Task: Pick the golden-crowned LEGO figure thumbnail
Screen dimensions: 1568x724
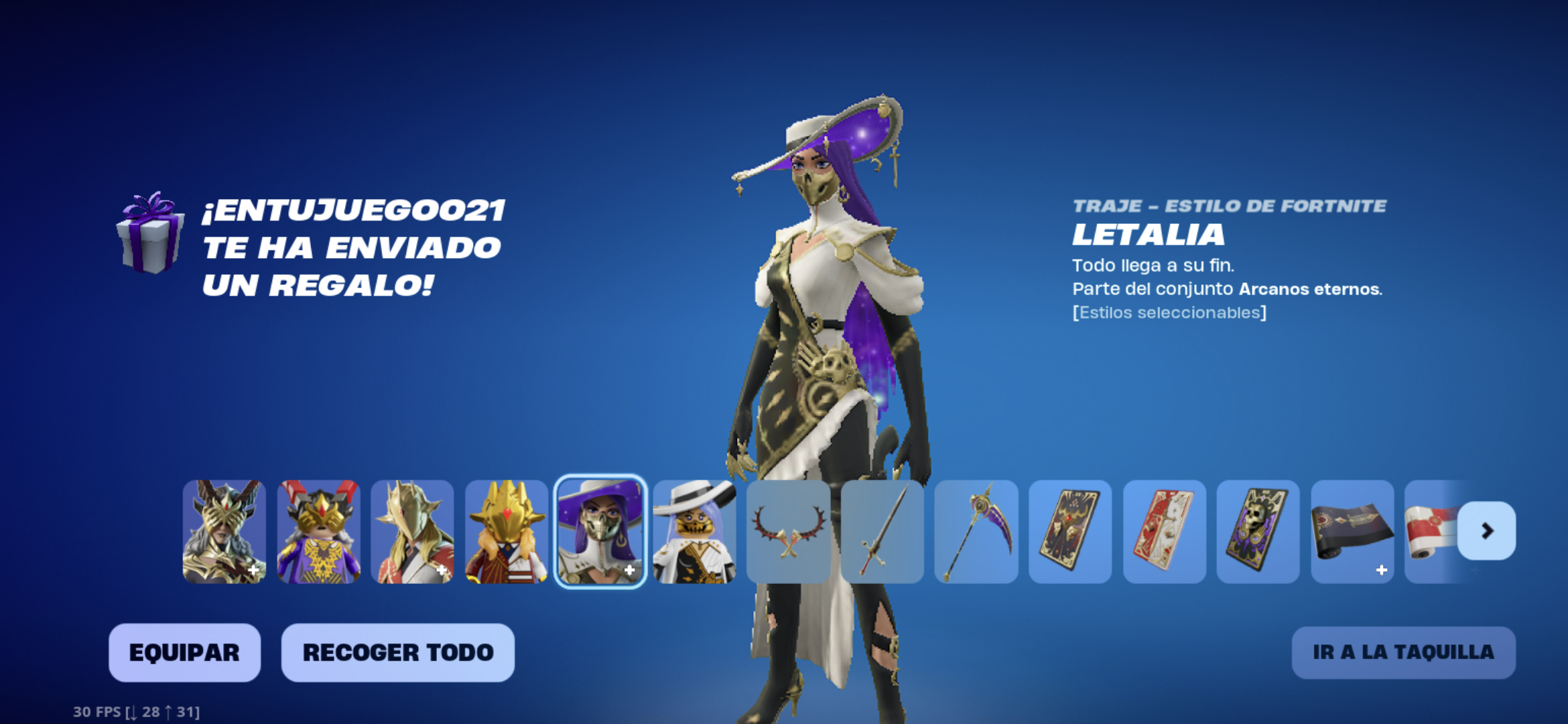Action: 507,531
